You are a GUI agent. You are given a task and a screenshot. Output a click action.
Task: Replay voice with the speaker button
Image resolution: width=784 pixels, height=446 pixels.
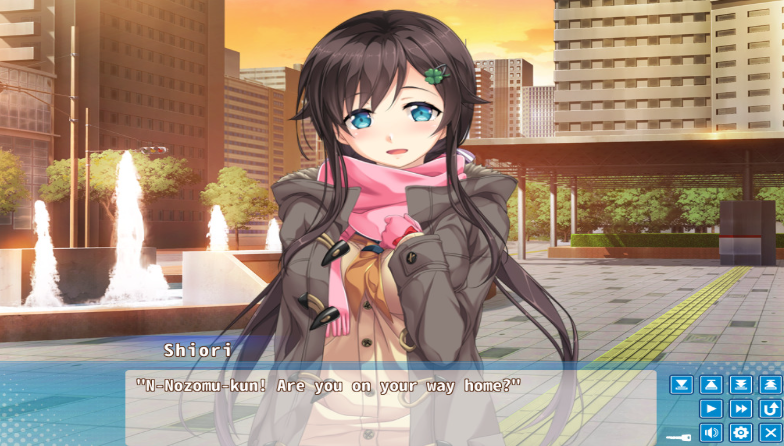tap(711, 433)
